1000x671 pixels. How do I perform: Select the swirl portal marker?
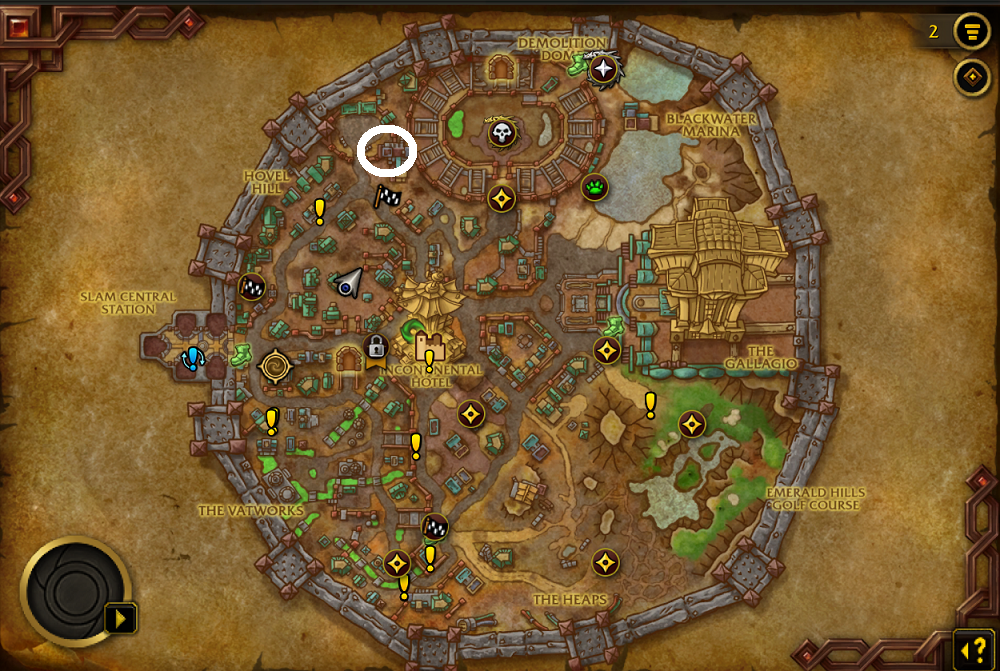275,367
